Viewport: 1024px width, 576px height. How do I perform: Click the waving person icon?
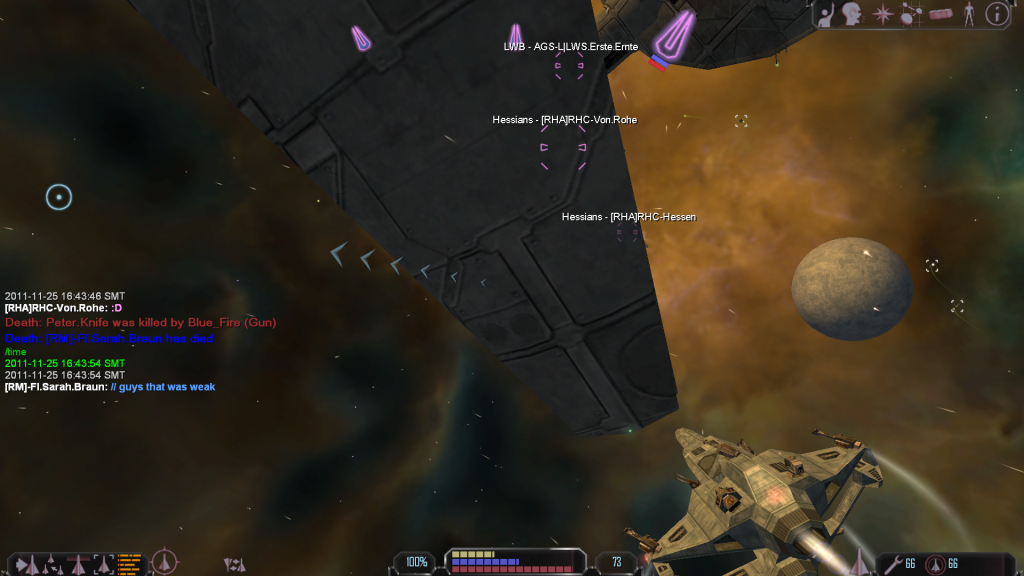826,14
